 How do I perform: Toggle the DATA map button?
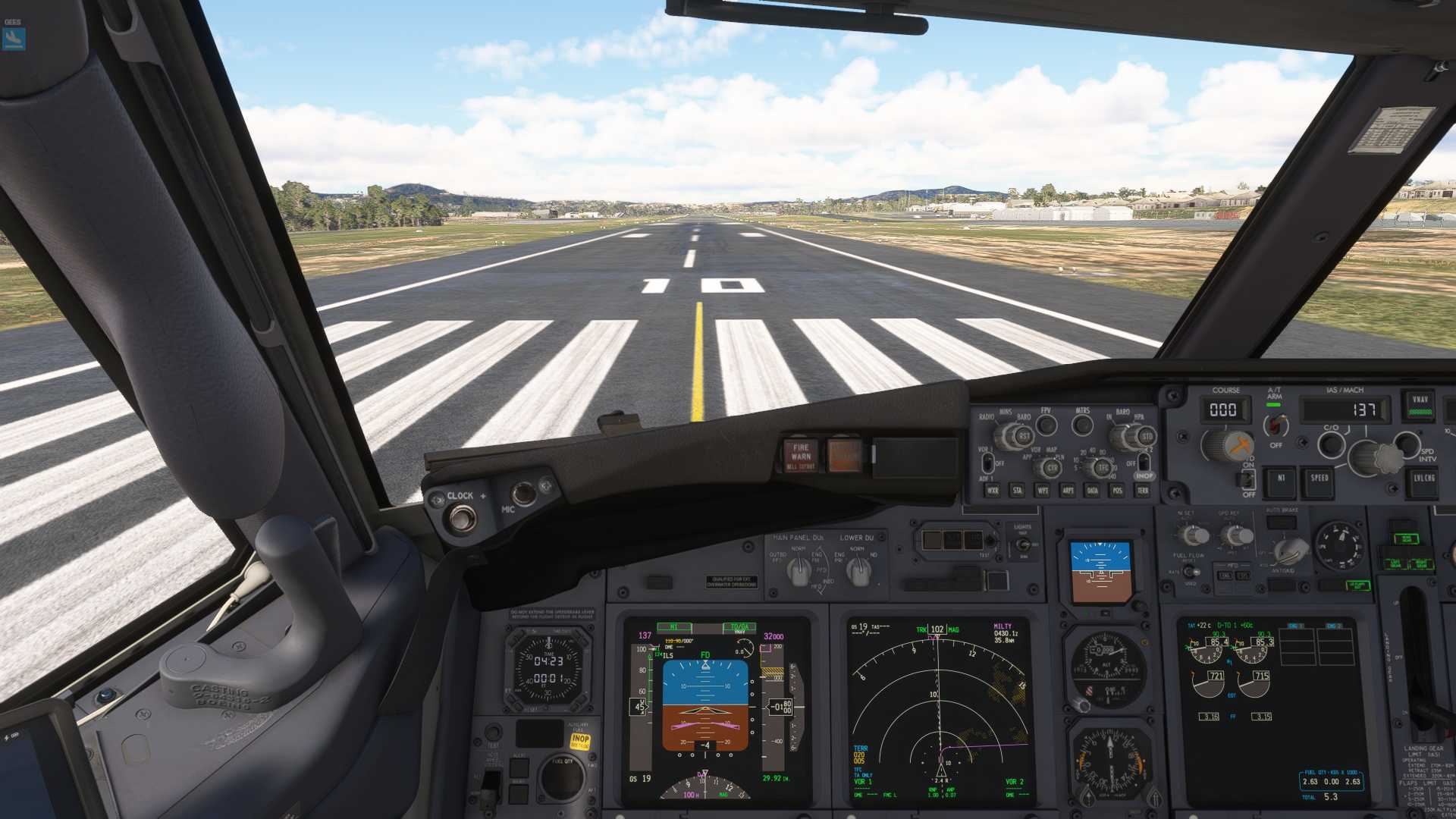click(1093, 491)
